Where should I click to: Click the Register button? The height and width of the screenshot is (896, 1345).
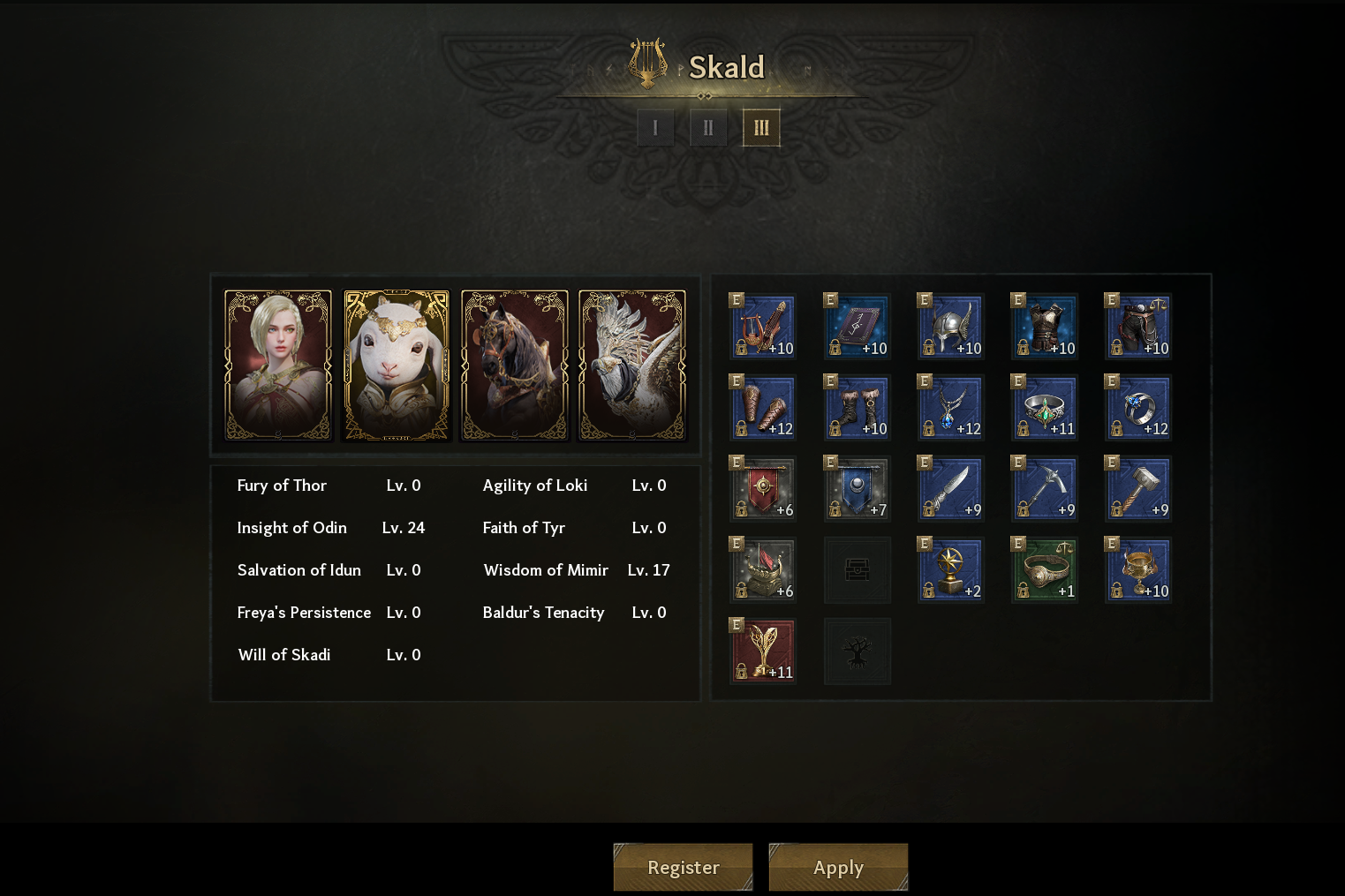click(x=683, y=867)
